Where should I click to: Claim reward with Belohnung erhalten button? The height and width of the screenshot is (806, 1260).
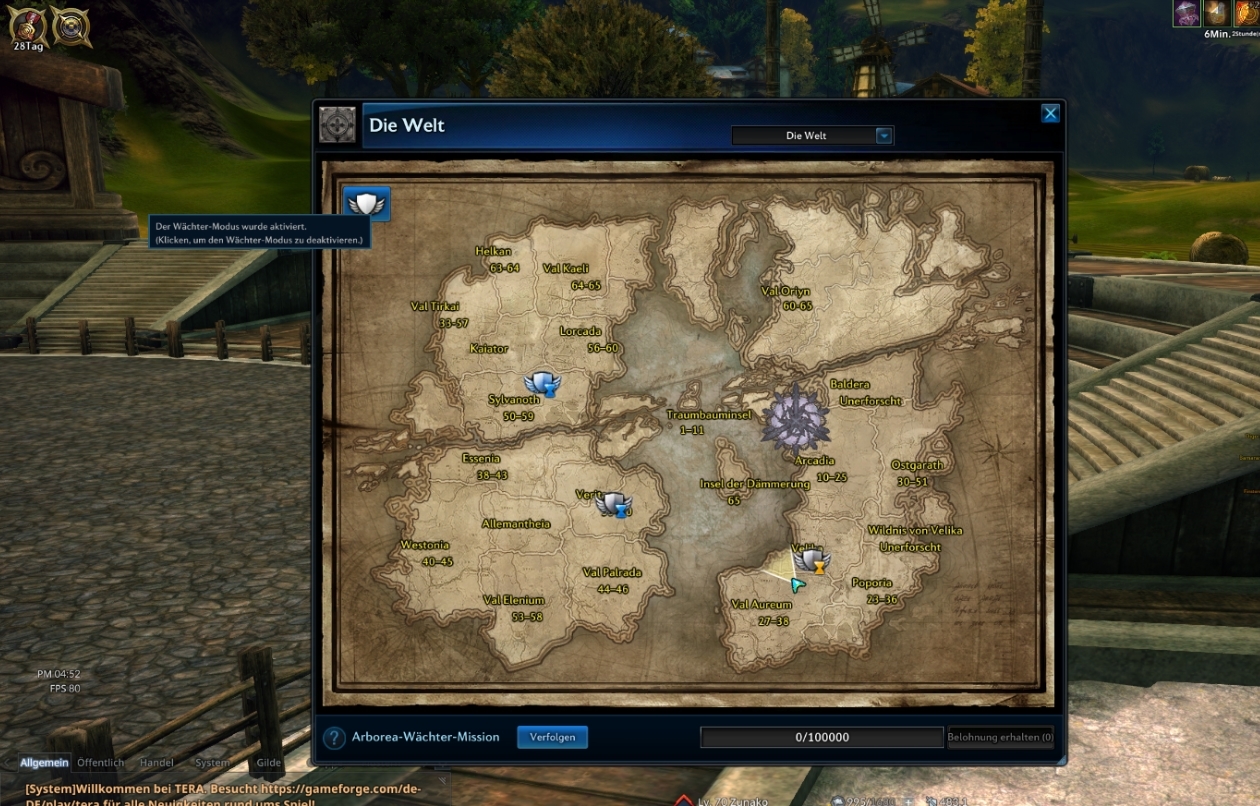click(1000, 738)
